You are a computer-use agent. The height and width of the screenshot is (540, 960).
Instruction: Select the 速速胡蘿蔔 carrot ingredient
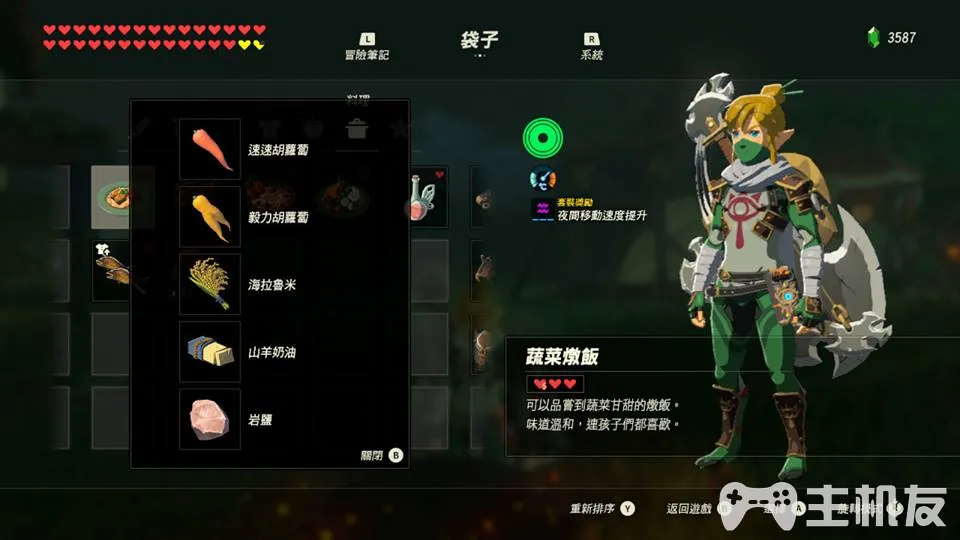click(210, 149)
